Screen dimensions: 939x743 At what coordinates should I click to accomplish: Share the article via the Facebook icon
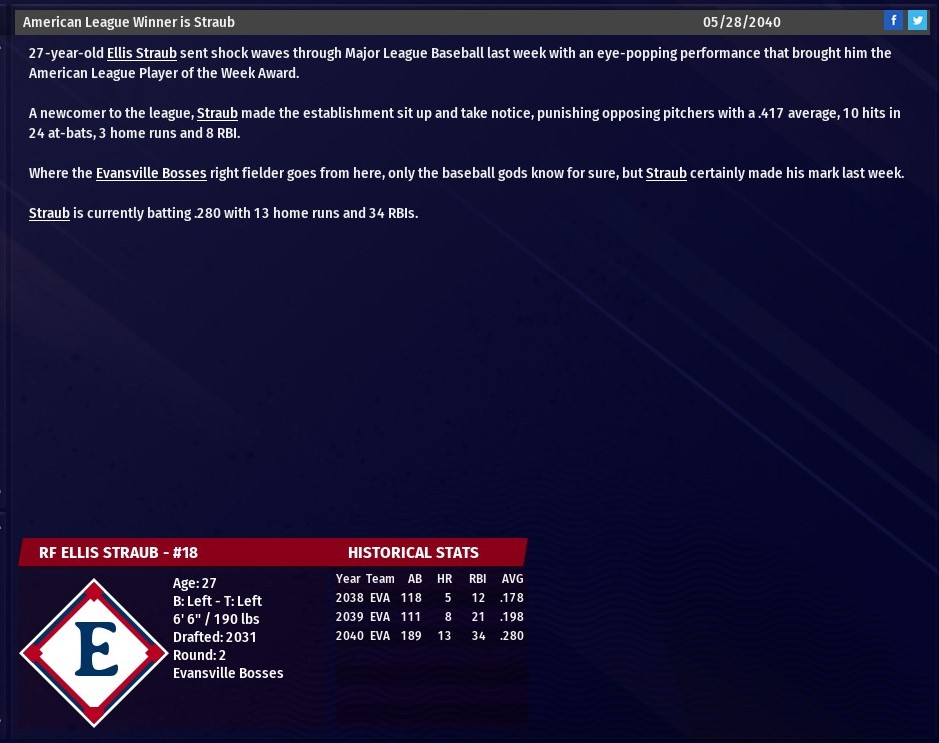[893, 21]
